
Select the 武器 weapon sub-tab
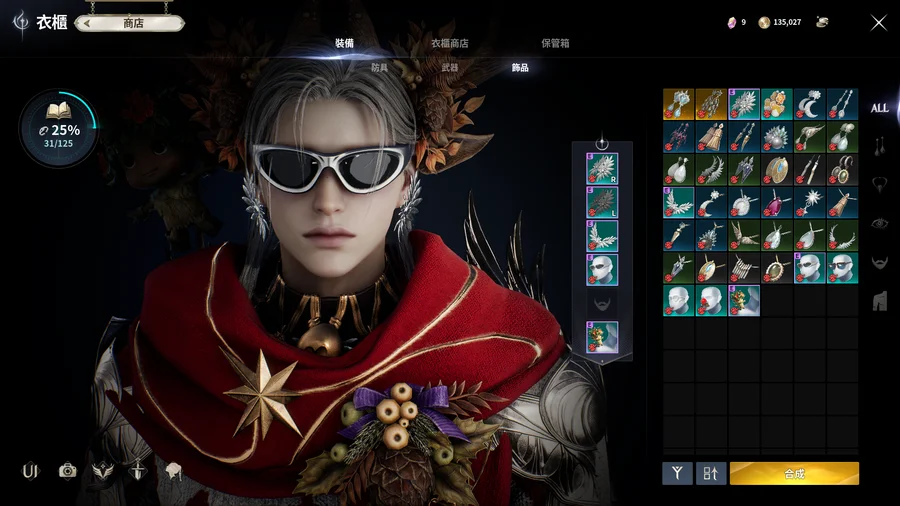coord(449,68)
